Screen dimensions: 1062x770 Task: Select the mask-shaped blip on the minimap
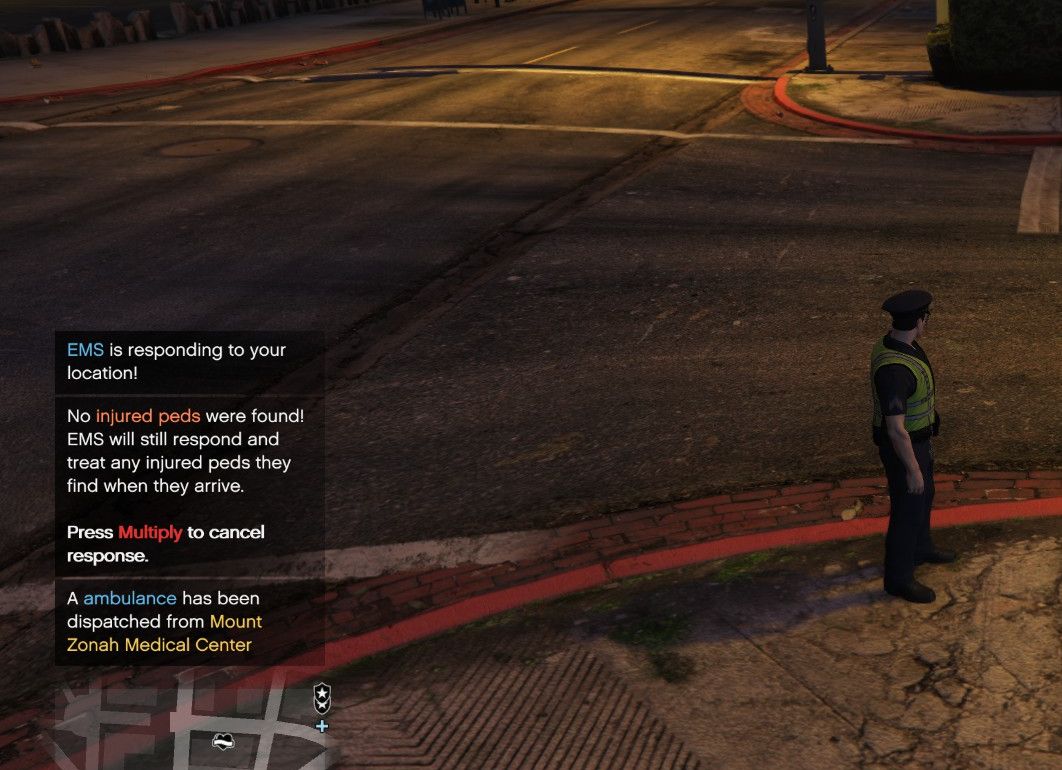tap(223, 741)
